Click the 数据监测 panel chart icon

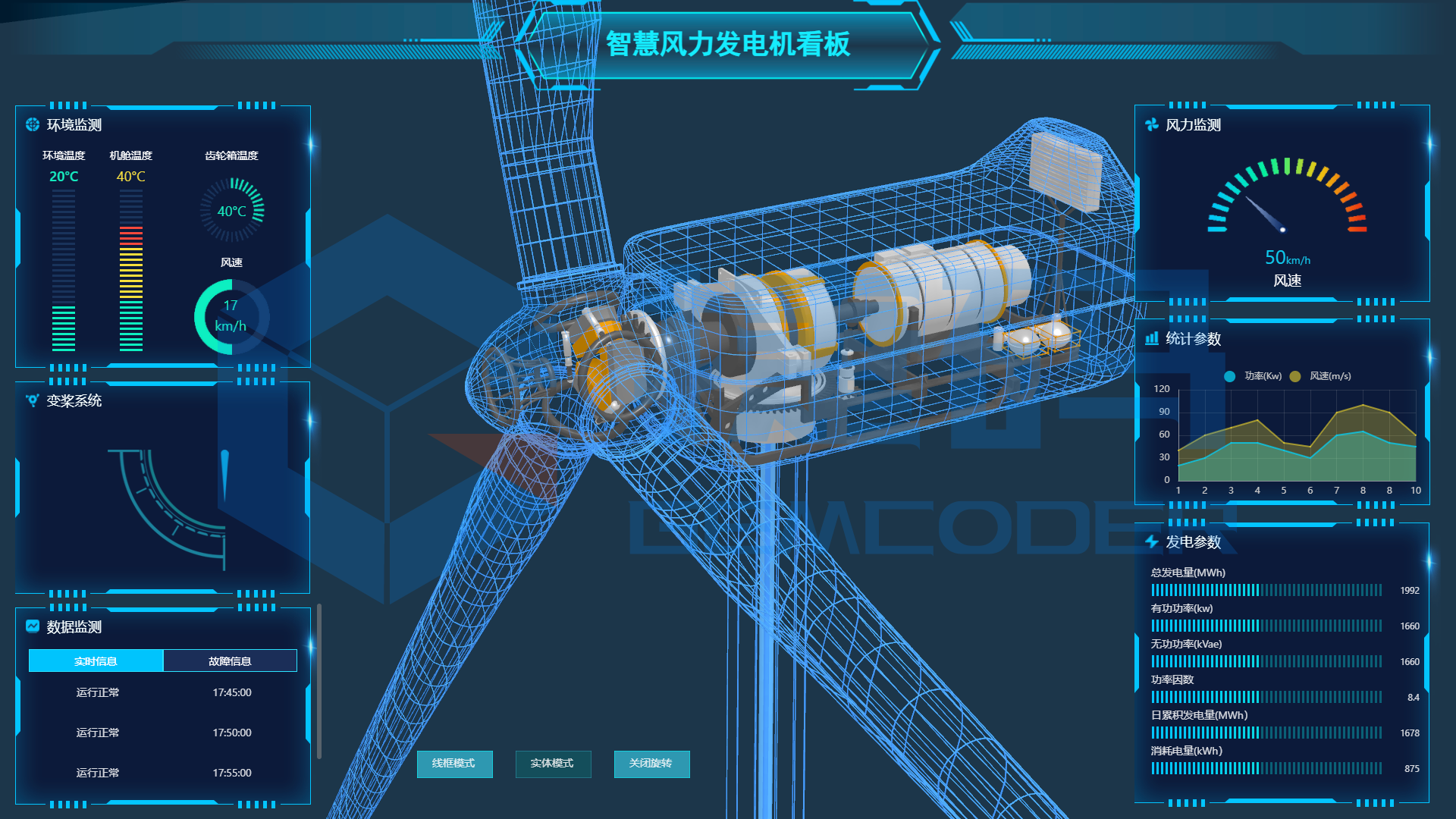(x=31, y=627)
